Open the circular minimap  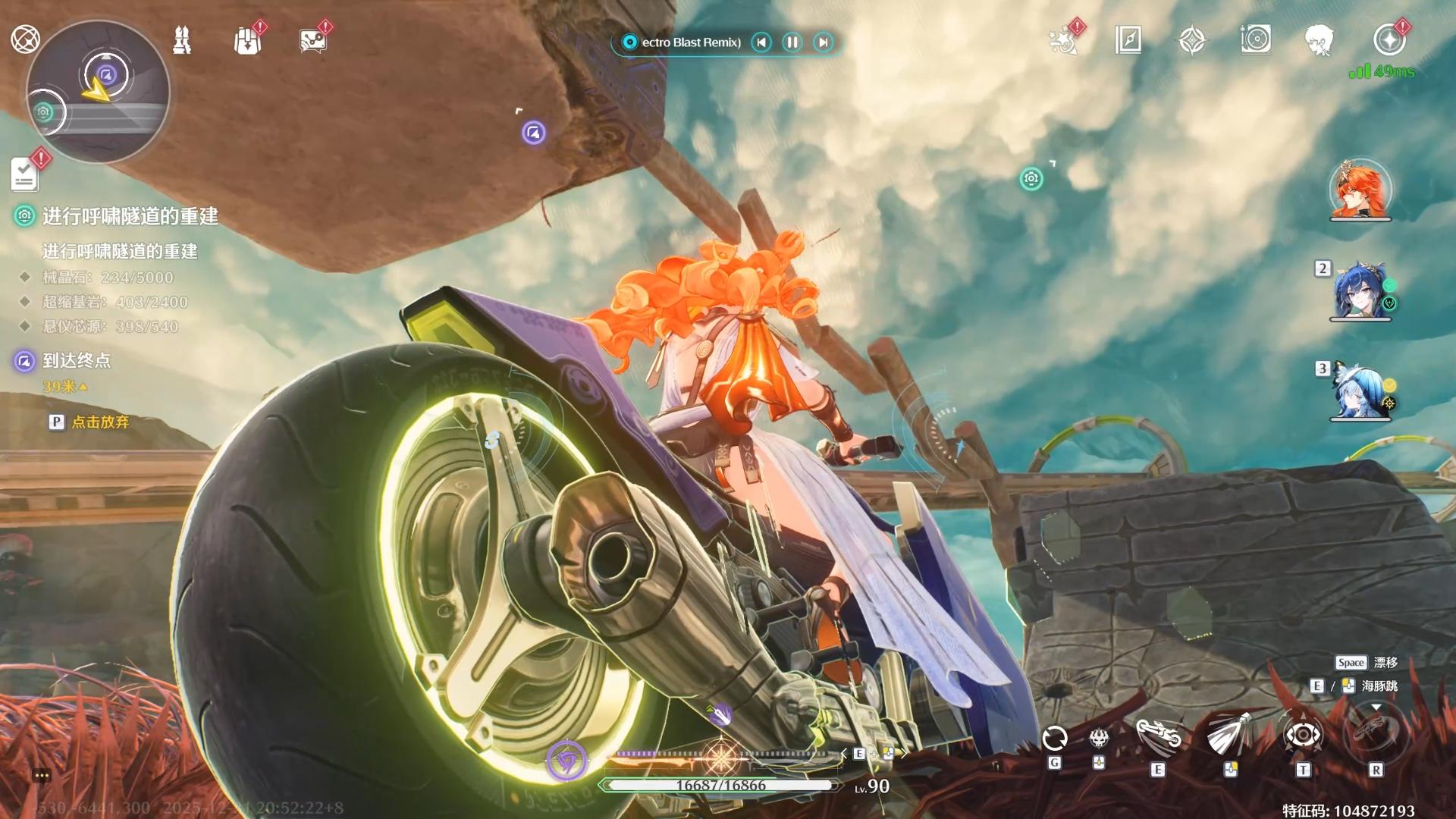click(x=98, y=92)
